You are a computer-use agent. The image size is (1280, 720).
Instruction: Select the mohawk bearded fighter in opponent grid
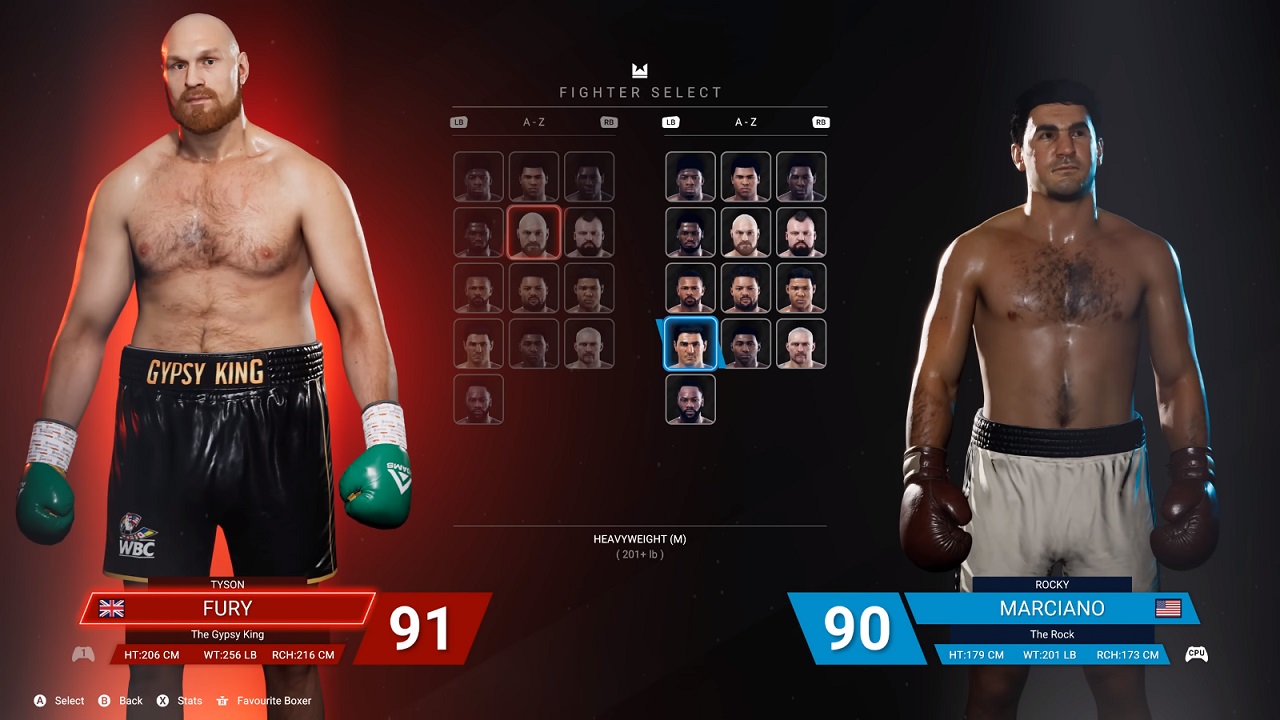point(801,232)
